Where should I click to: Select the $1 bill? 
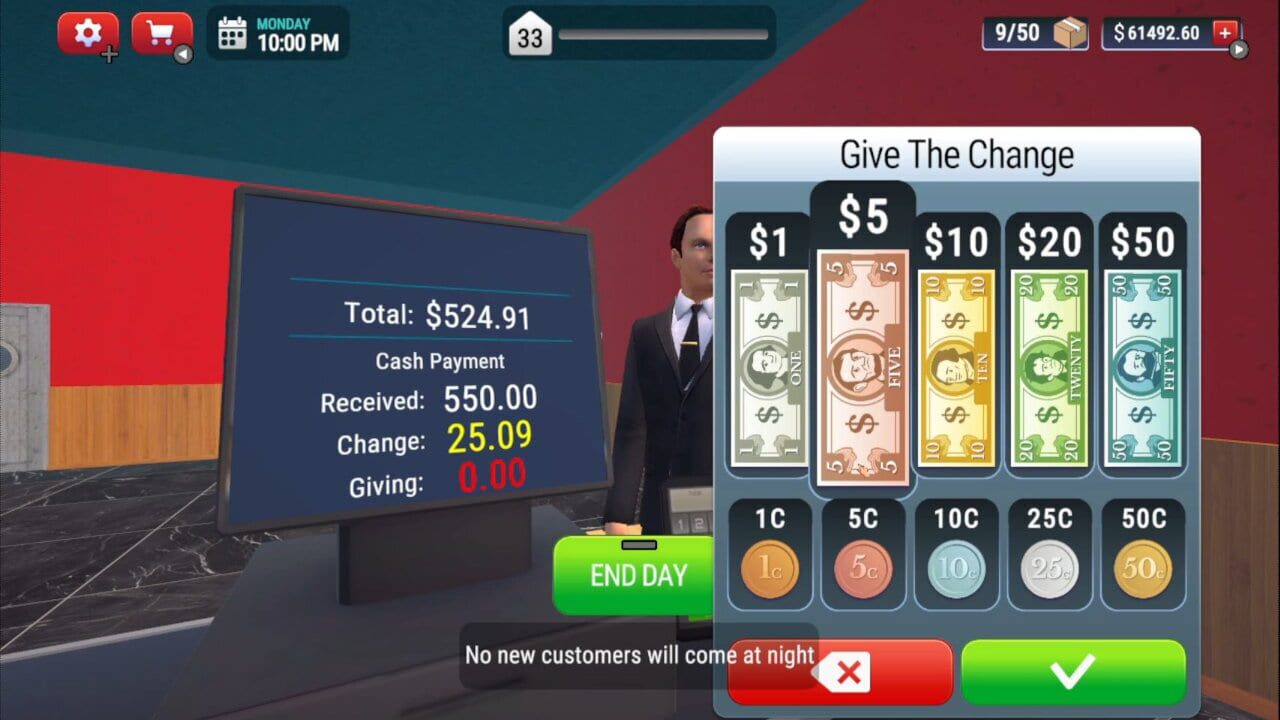click(x=768, y=365)
